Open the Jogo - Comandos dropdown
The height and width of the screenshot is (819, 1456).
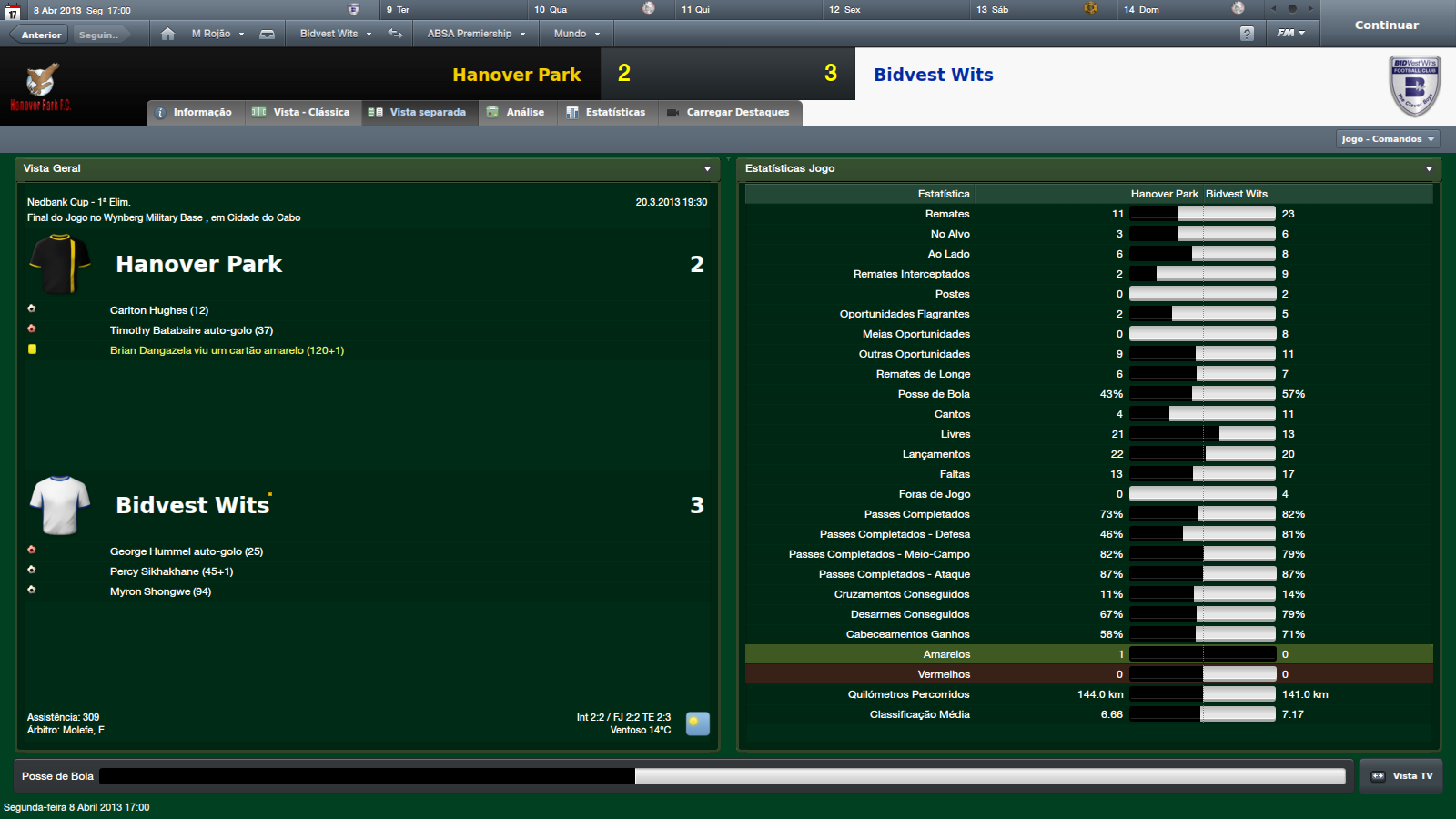pos(1388,139)
